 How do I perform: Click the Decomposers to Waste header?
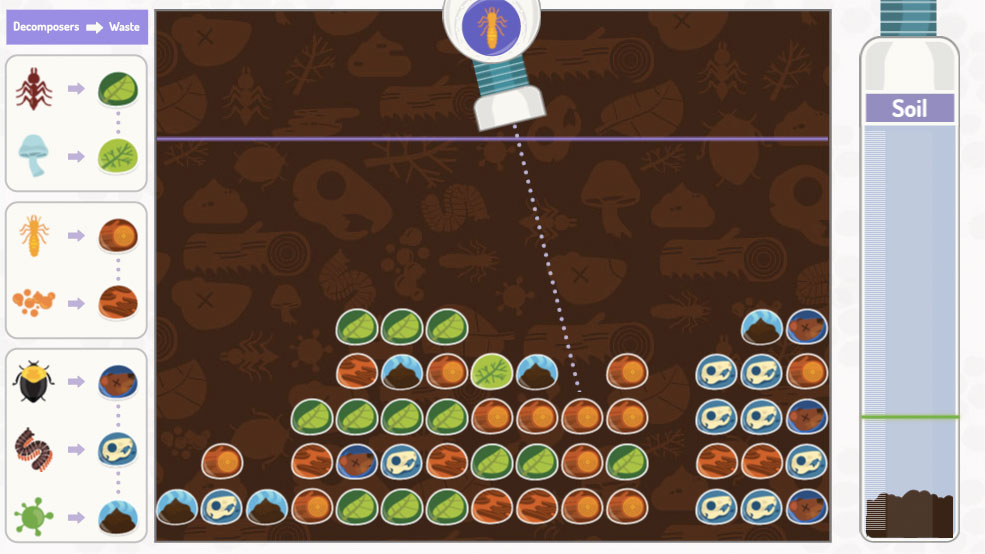click(x=77, y=27)
